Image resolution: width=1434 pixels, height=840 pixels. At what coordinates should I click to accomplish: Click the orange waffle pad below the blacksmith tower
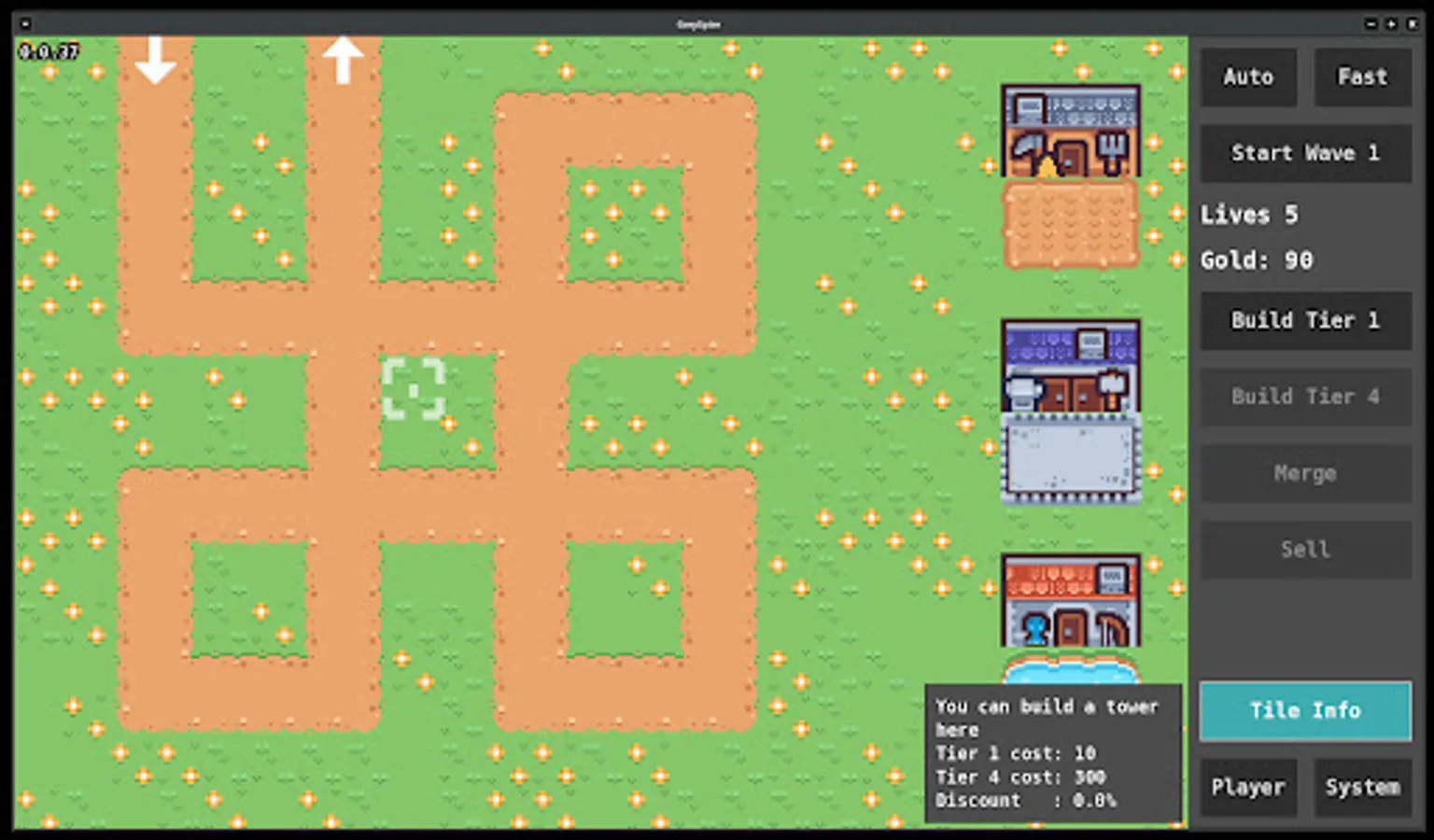point(1070,224)
